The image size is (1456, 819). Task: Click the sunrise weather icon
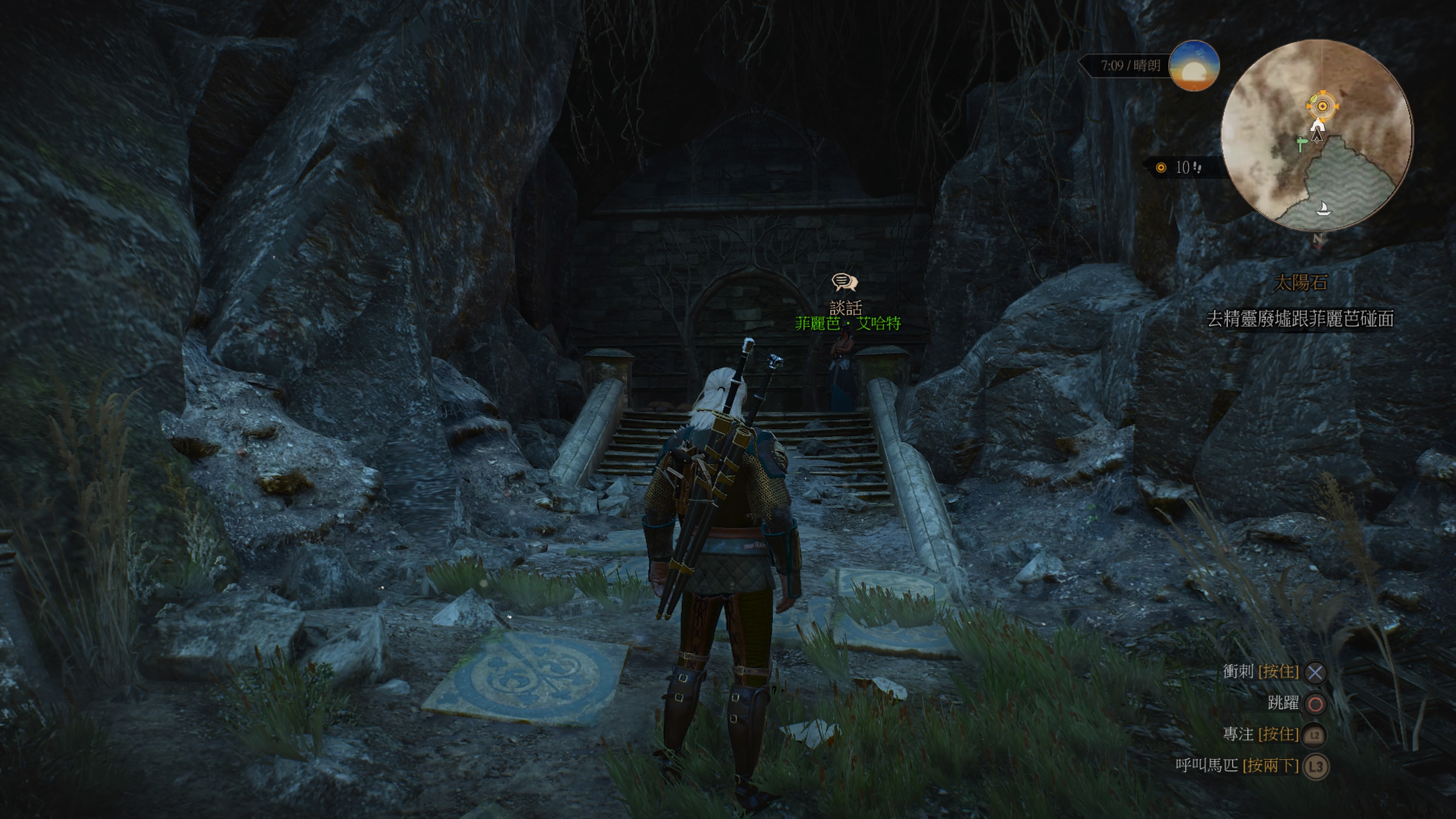click(x=1193, y=66)
